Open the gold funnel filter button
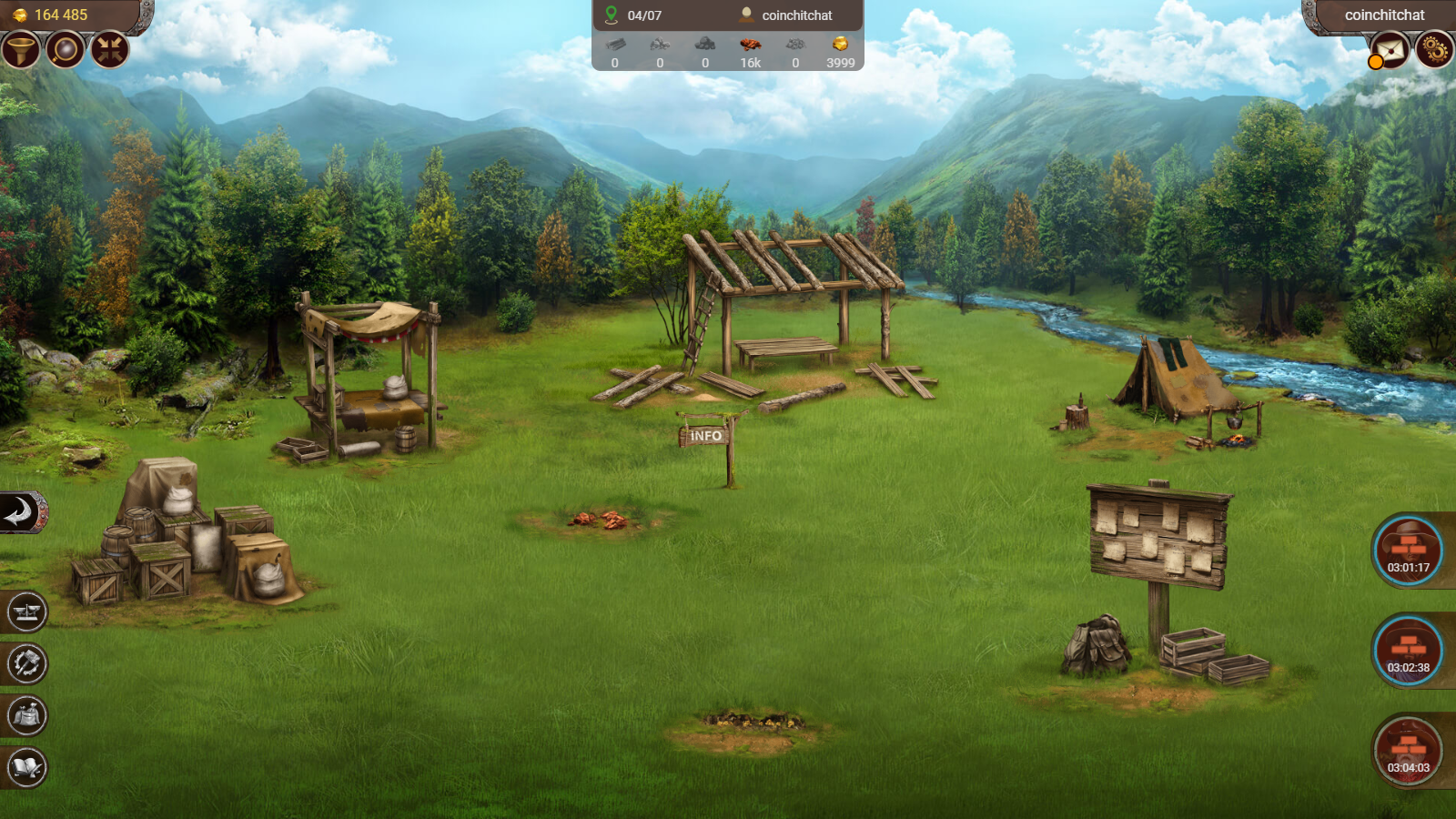Viewport: 1456px width, 819px height. [20, 50]
